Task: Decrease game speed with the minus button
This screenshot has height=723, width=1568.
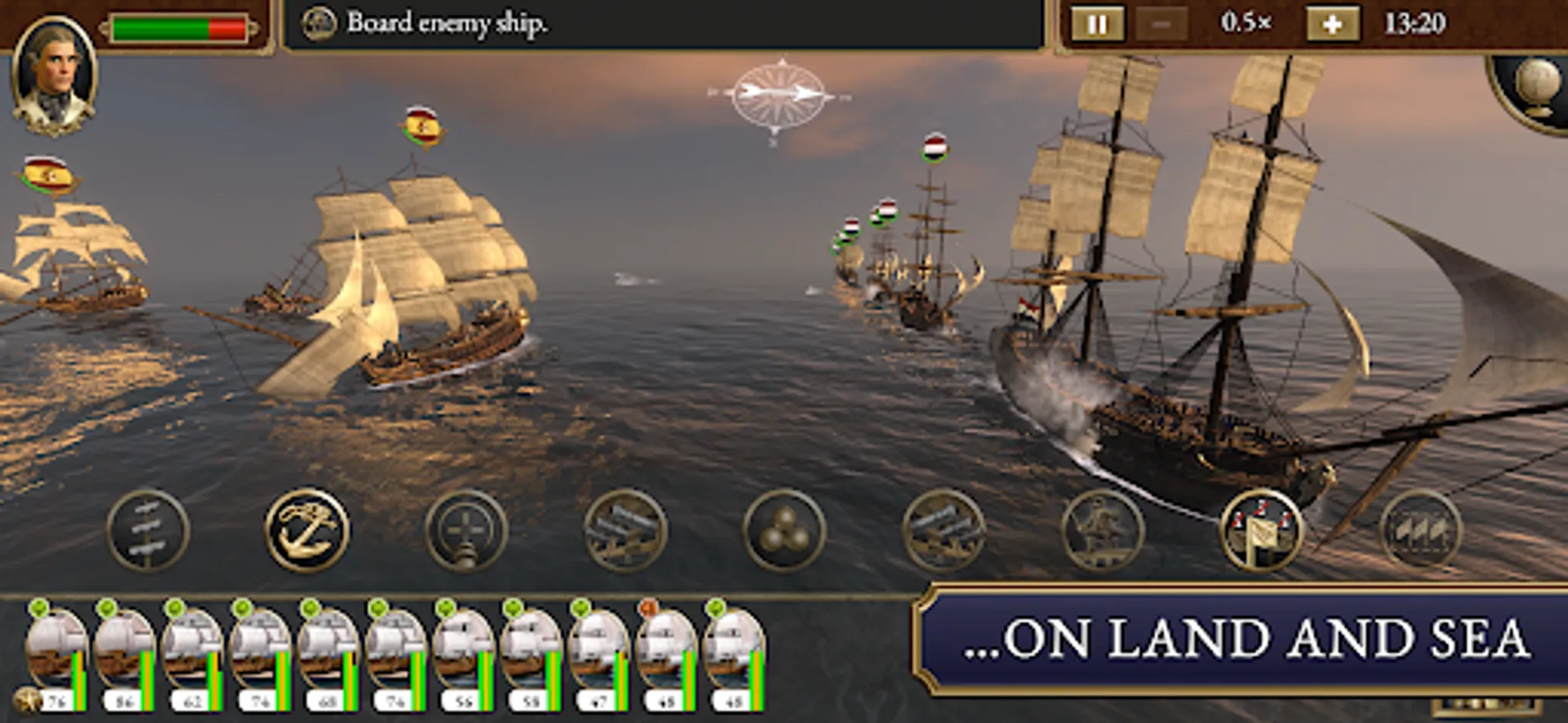Action: point(1162,24)
